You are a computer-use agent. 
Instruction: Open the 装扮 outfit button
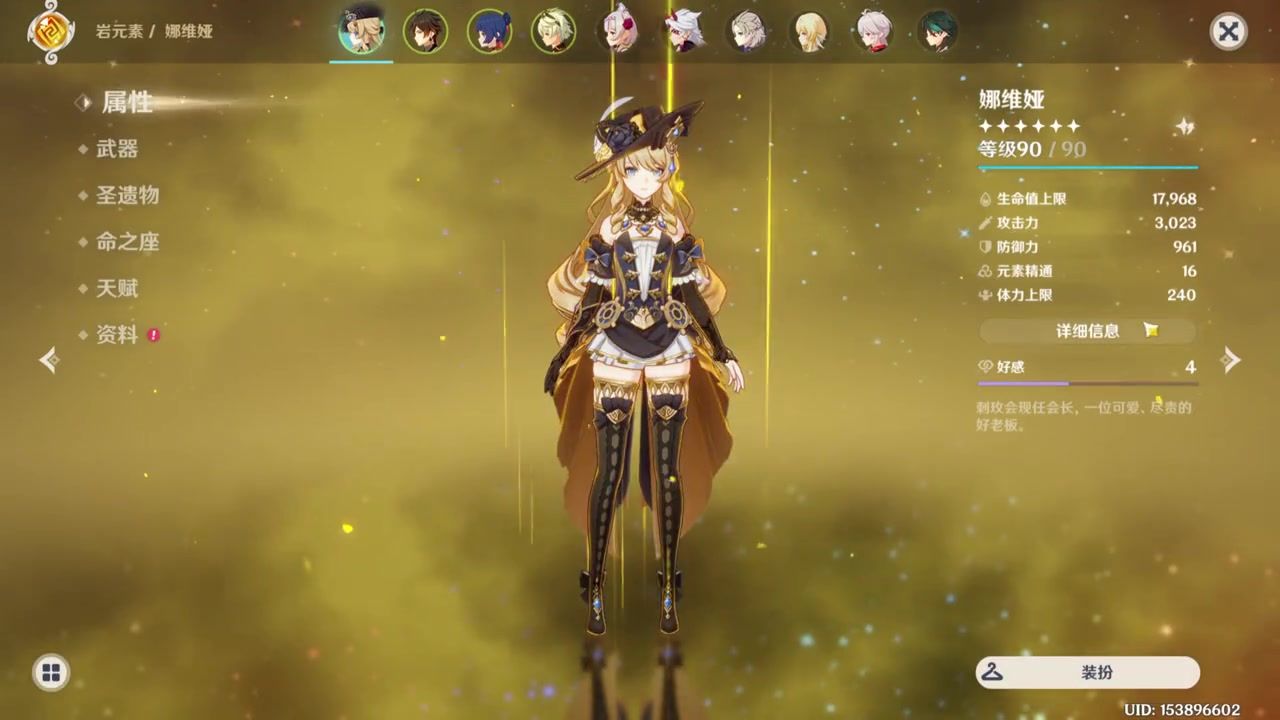pyautogui.click(x=1087, y=672)
